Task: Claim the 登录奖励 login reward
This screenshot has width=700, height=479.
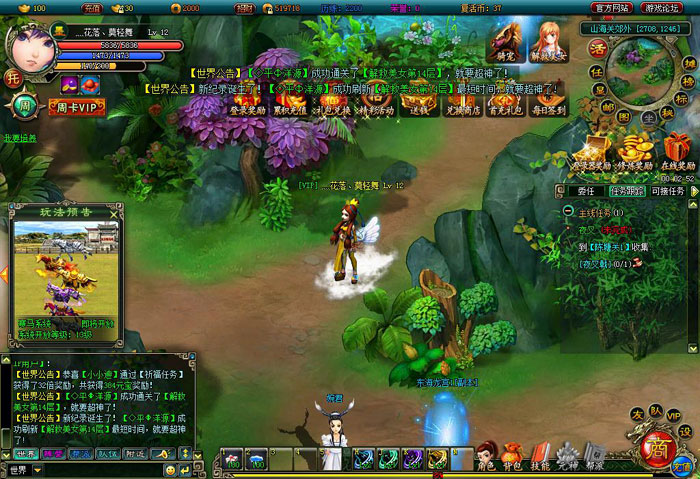Action: click(x=247, y=104)
